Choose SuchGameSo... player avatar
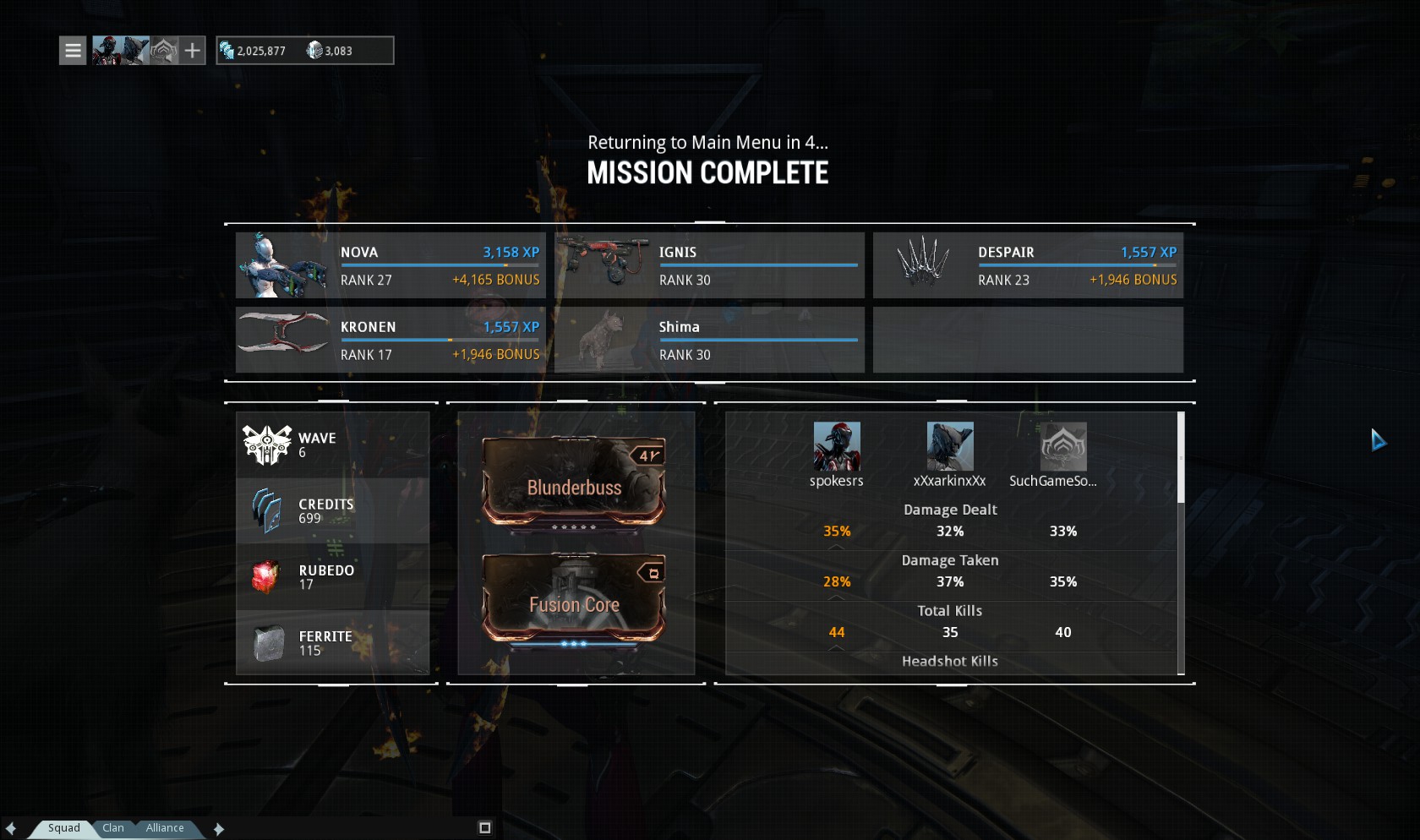Image resolution: width=1420 pixels, height=840 pixels. [1063, 446]
